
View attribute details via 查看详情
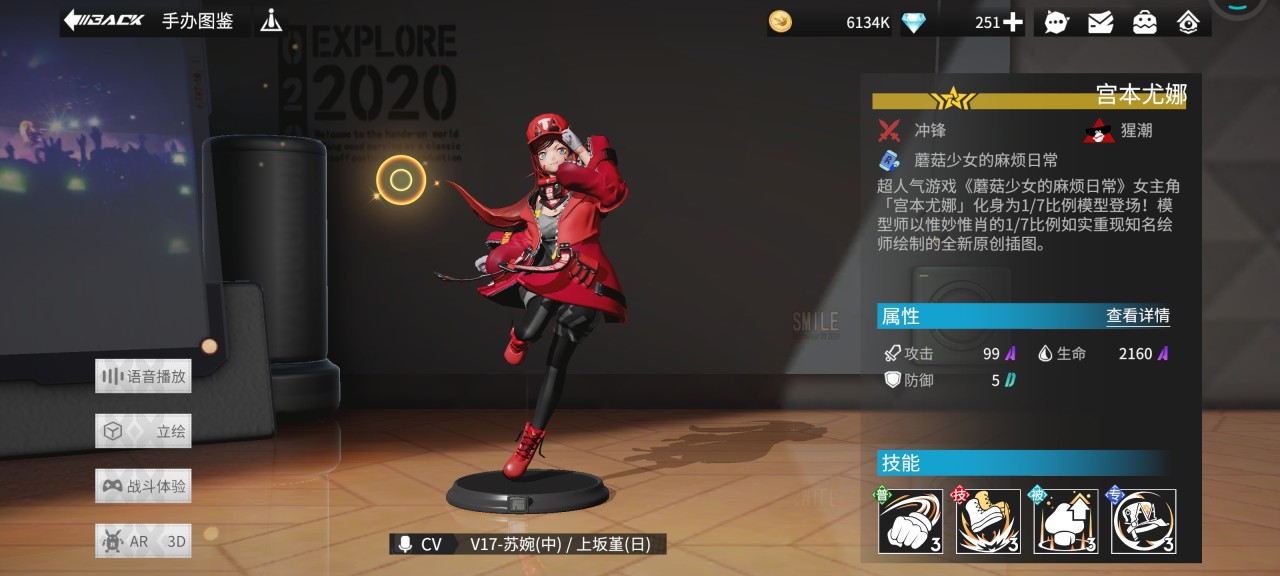coord(1137,316)
